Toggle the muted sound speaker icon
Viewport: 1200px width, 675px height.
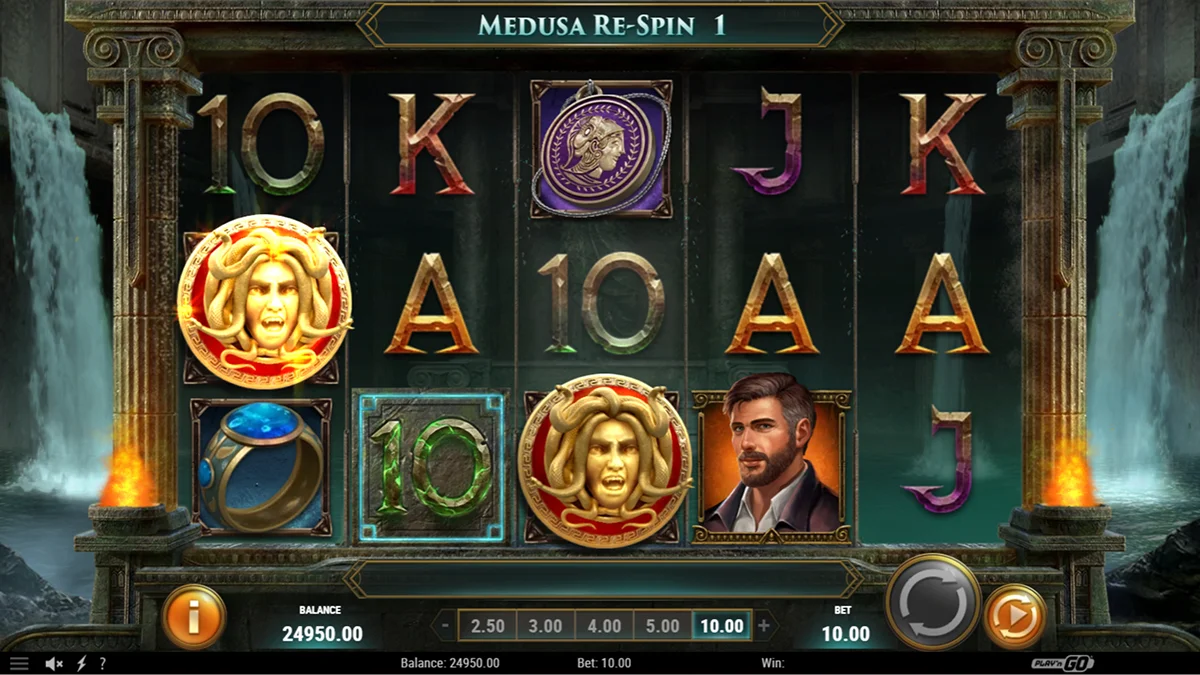coord(54,663)
